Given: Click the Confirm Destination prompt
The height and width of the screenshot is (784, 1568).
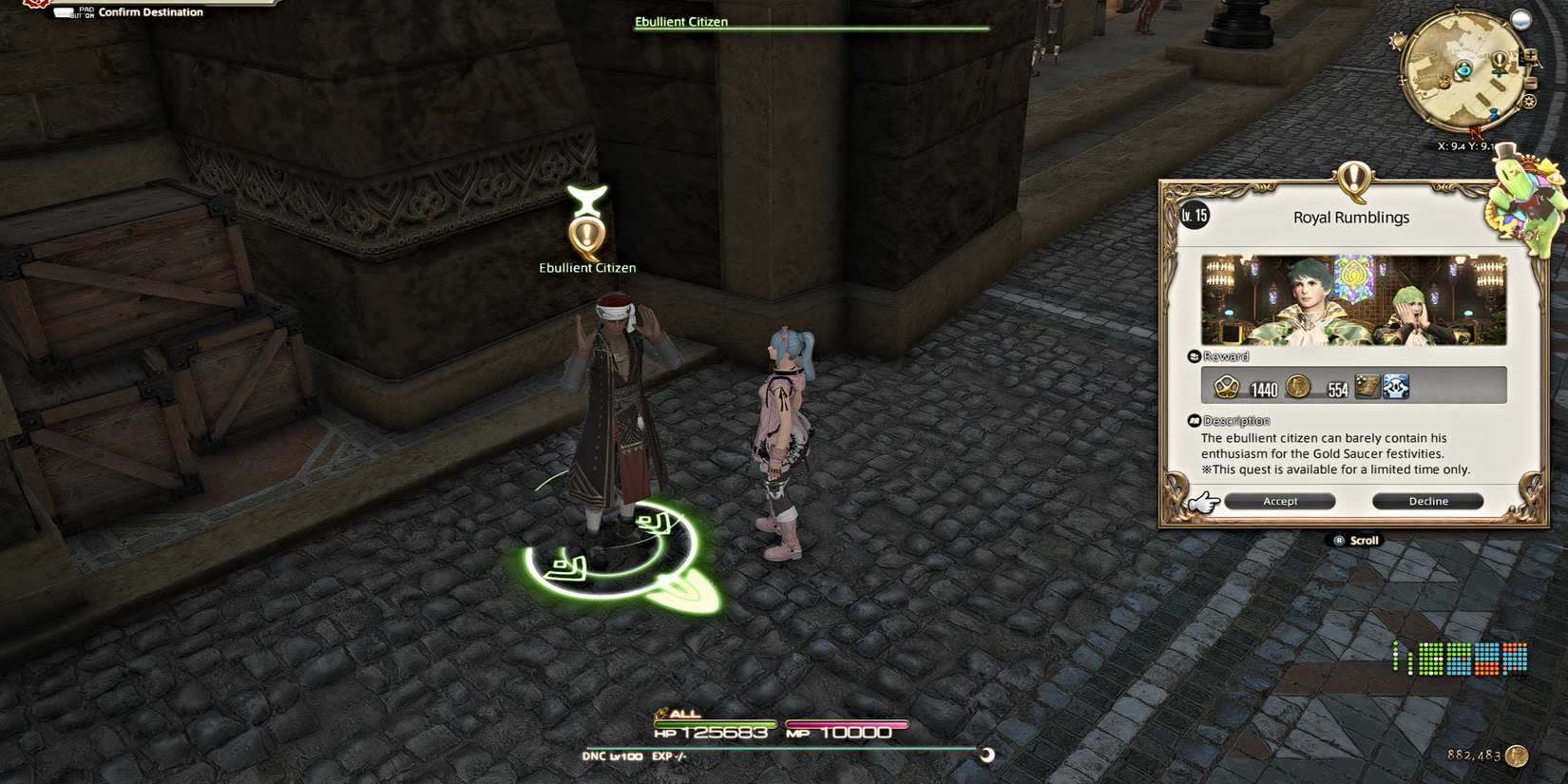Looking at the screenshot, I should point(133,11).
